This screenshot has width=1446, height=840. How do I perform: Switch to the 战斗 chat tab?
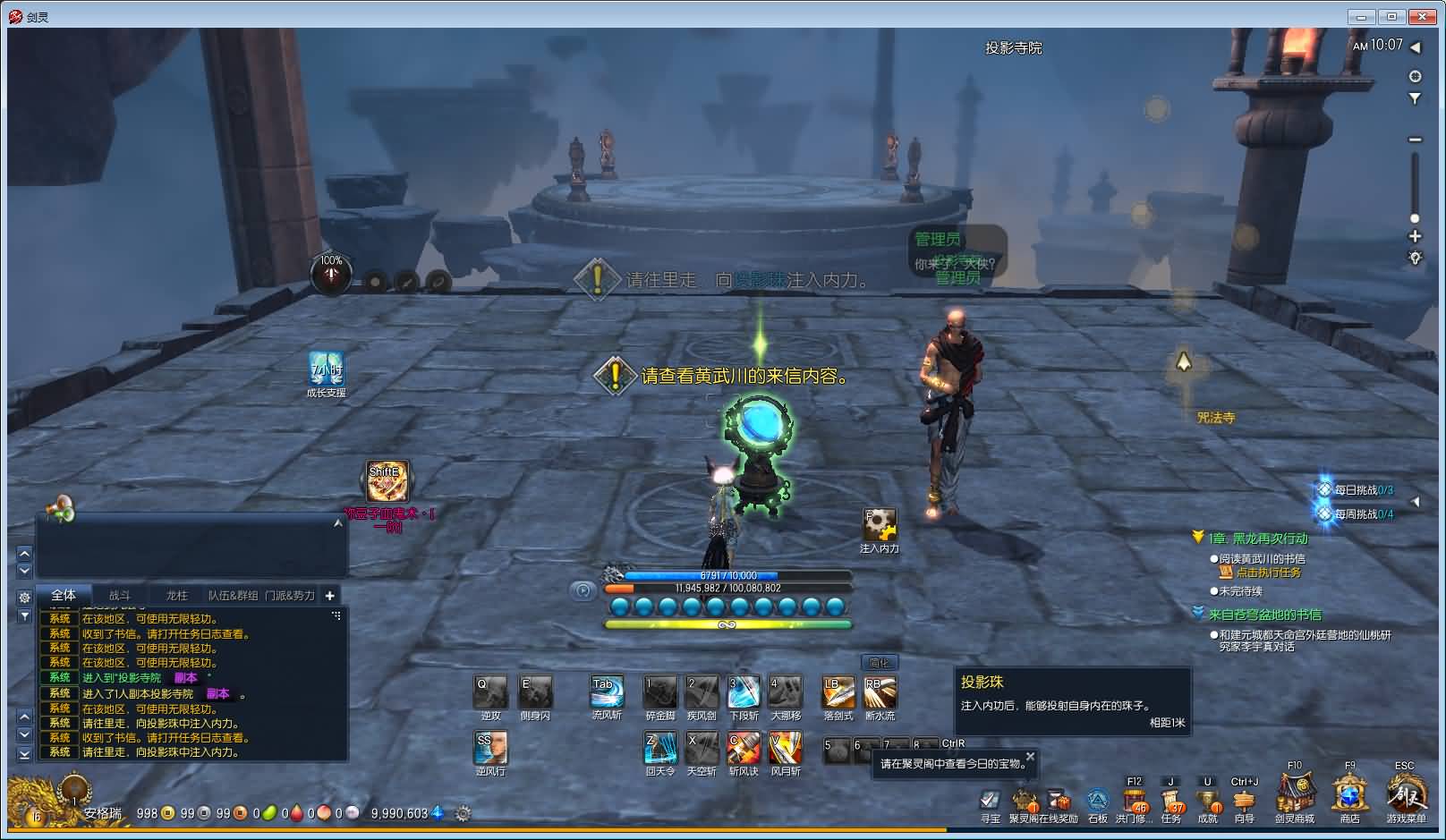tap(120, 596)
